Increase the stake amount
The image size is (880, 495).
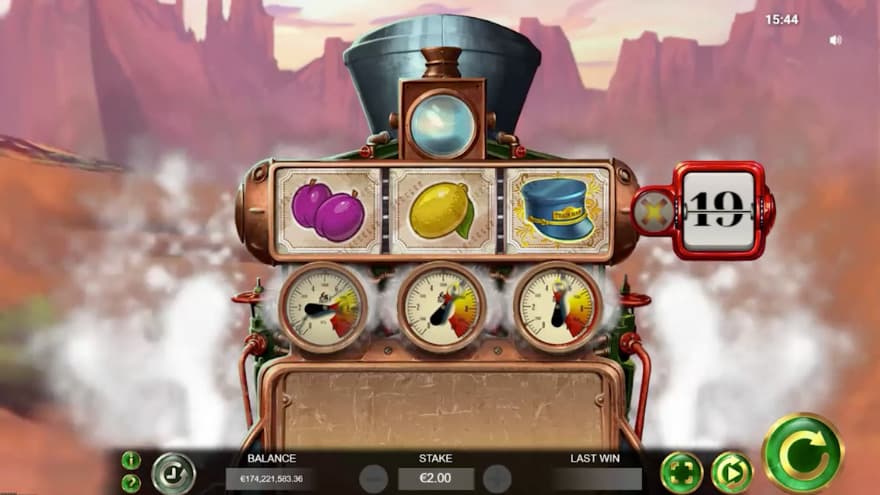497,479
